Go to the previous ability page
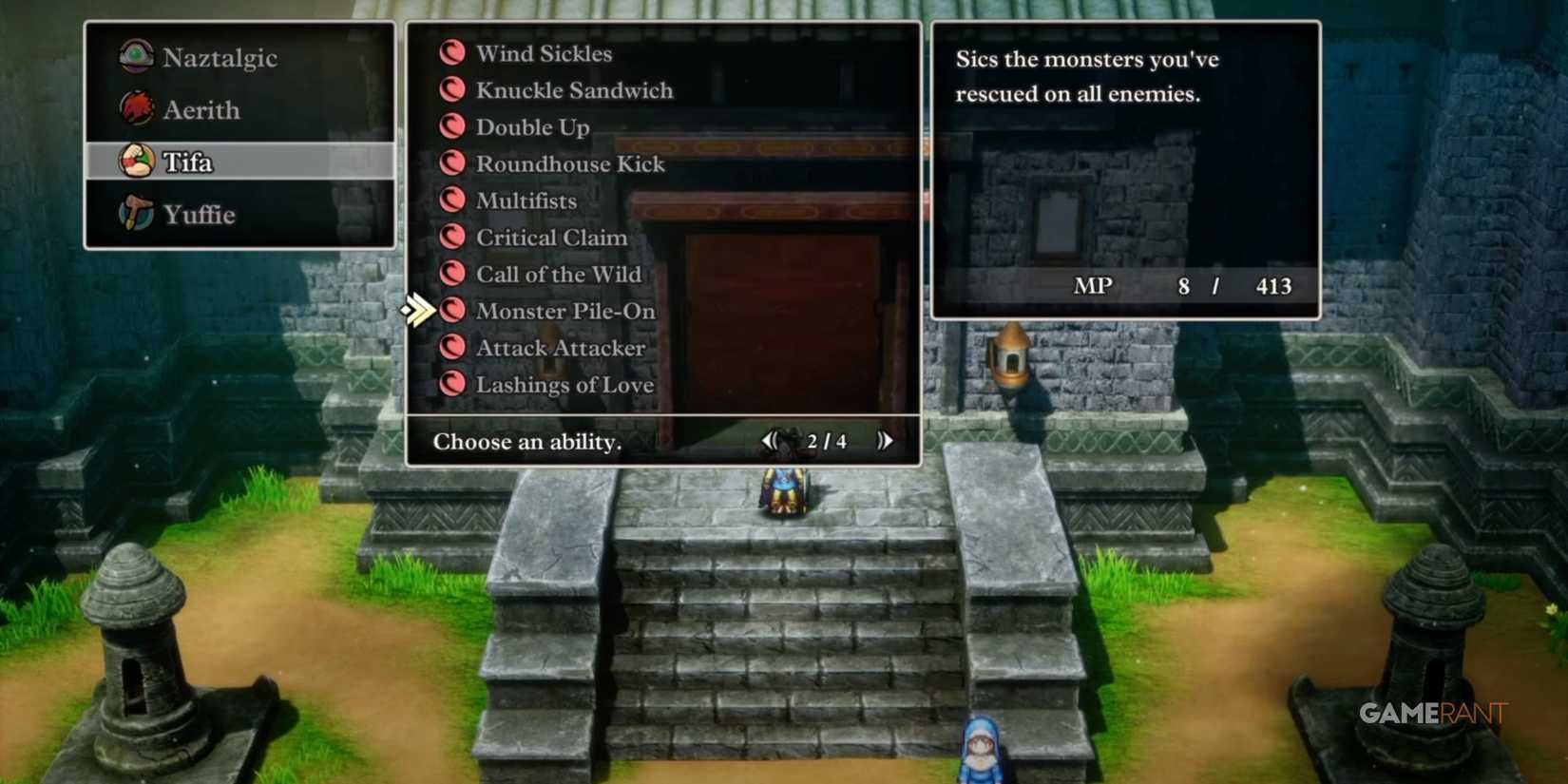This screenshot has height=784, width=1568. pyautogui.click(x=770, y=440)
